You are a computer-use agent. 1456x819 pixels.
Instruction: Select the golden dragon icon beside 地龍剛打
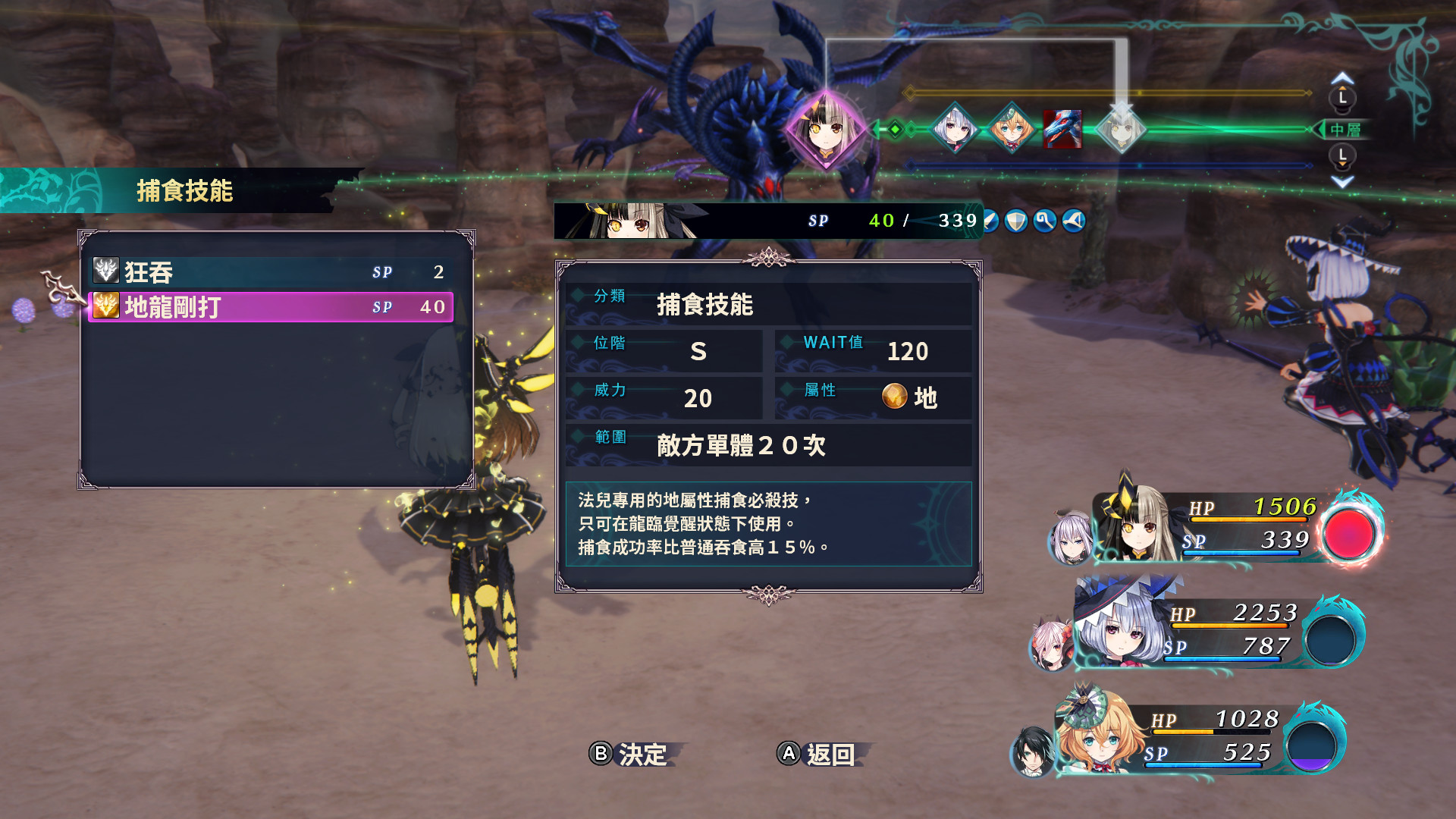click(x=106, y=307)
